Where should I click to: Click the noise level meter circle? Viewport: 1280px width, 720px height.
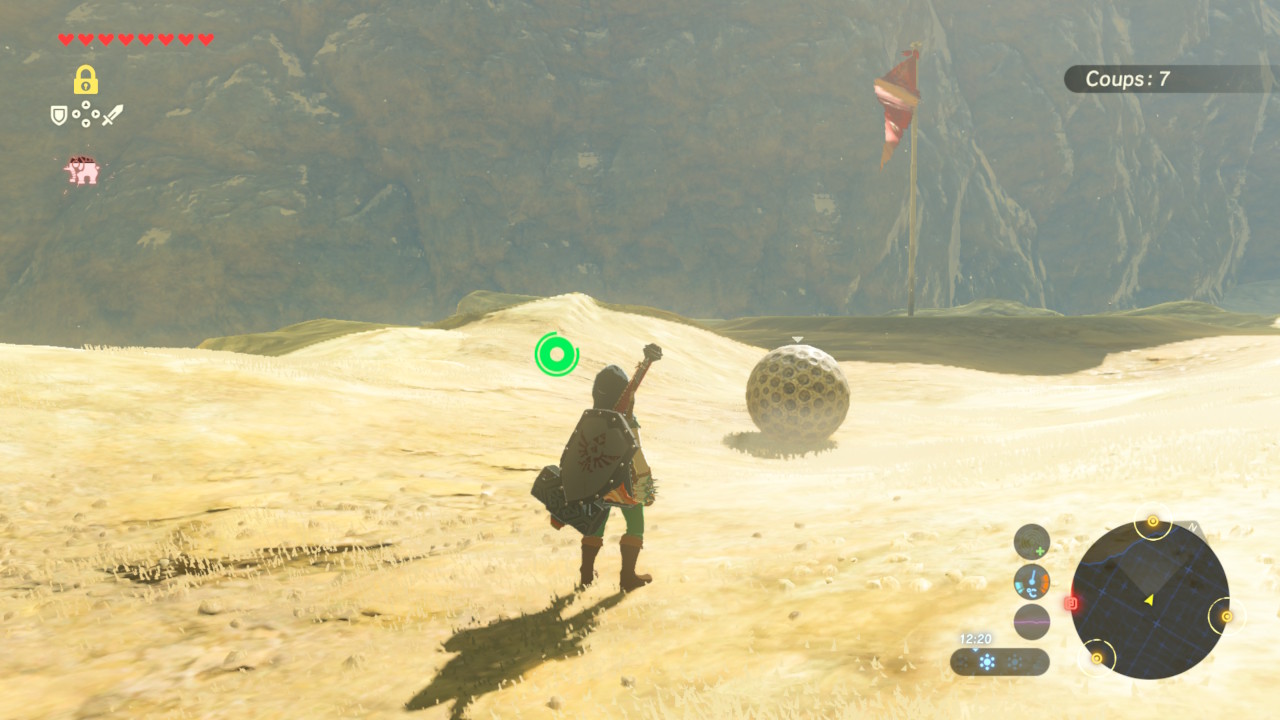[1032, 621]
